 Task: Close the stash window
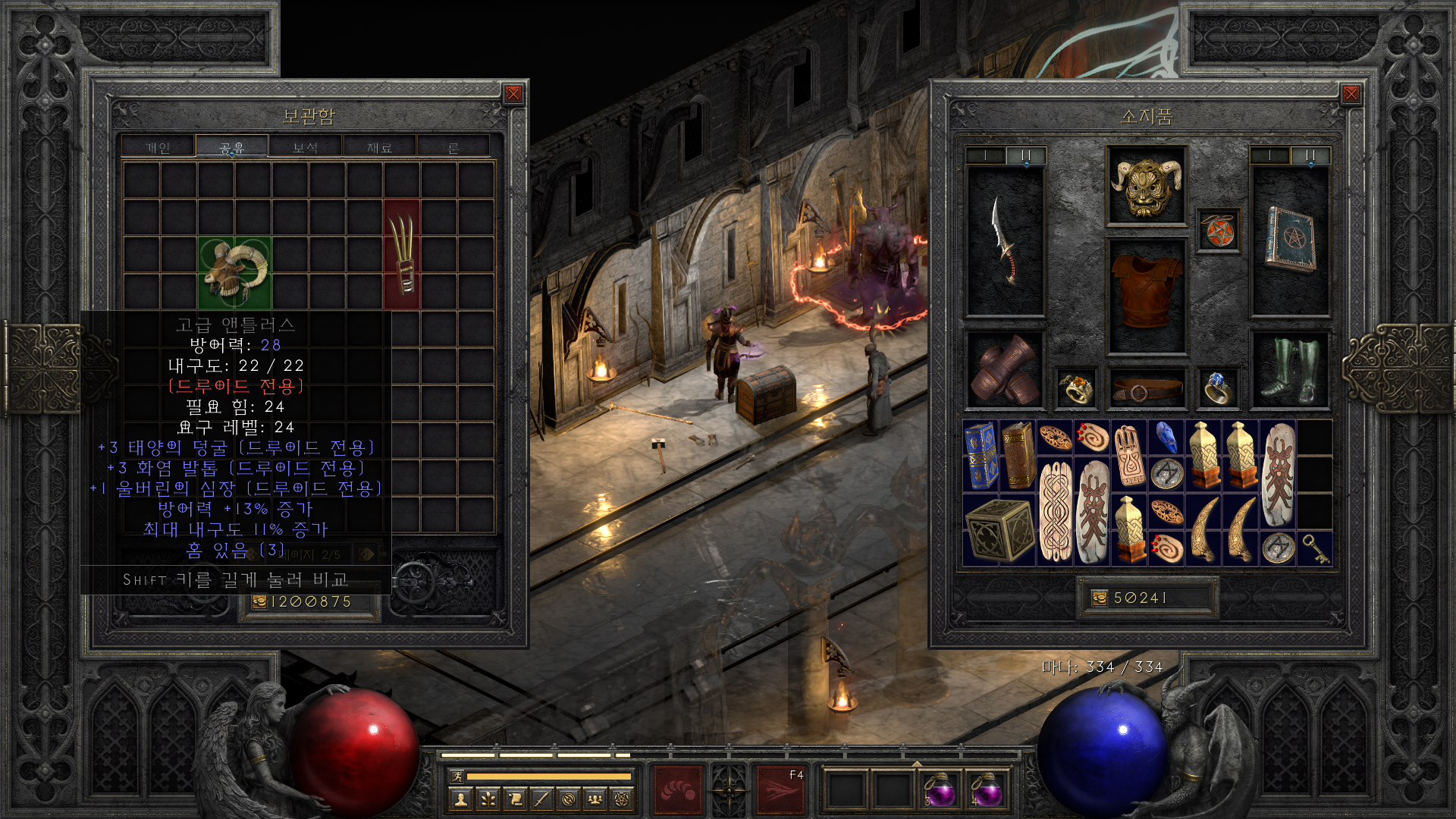coord(513,94)
